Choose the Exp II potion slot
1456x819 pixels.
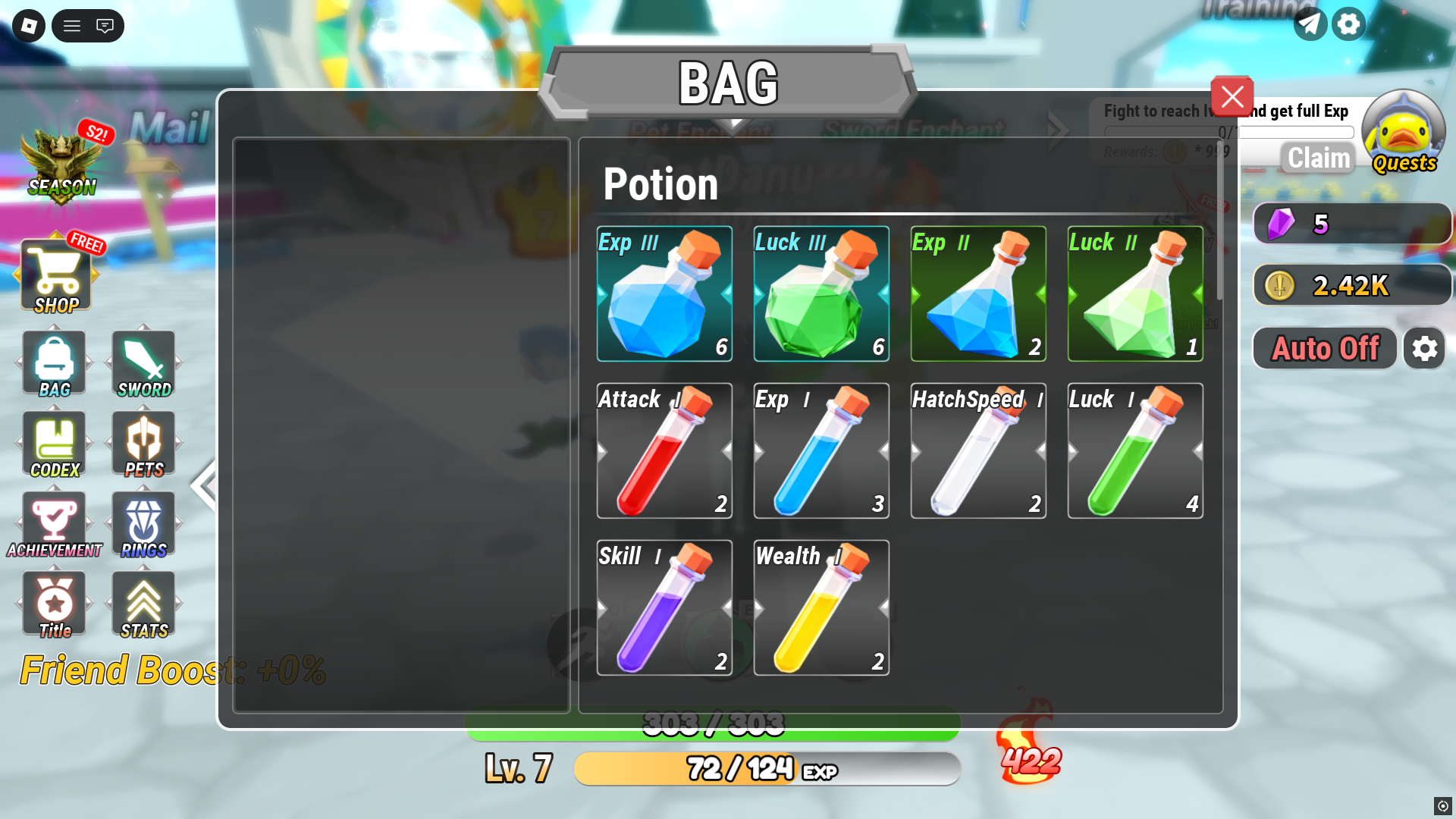pyautogui.click(x=978, y=293)
